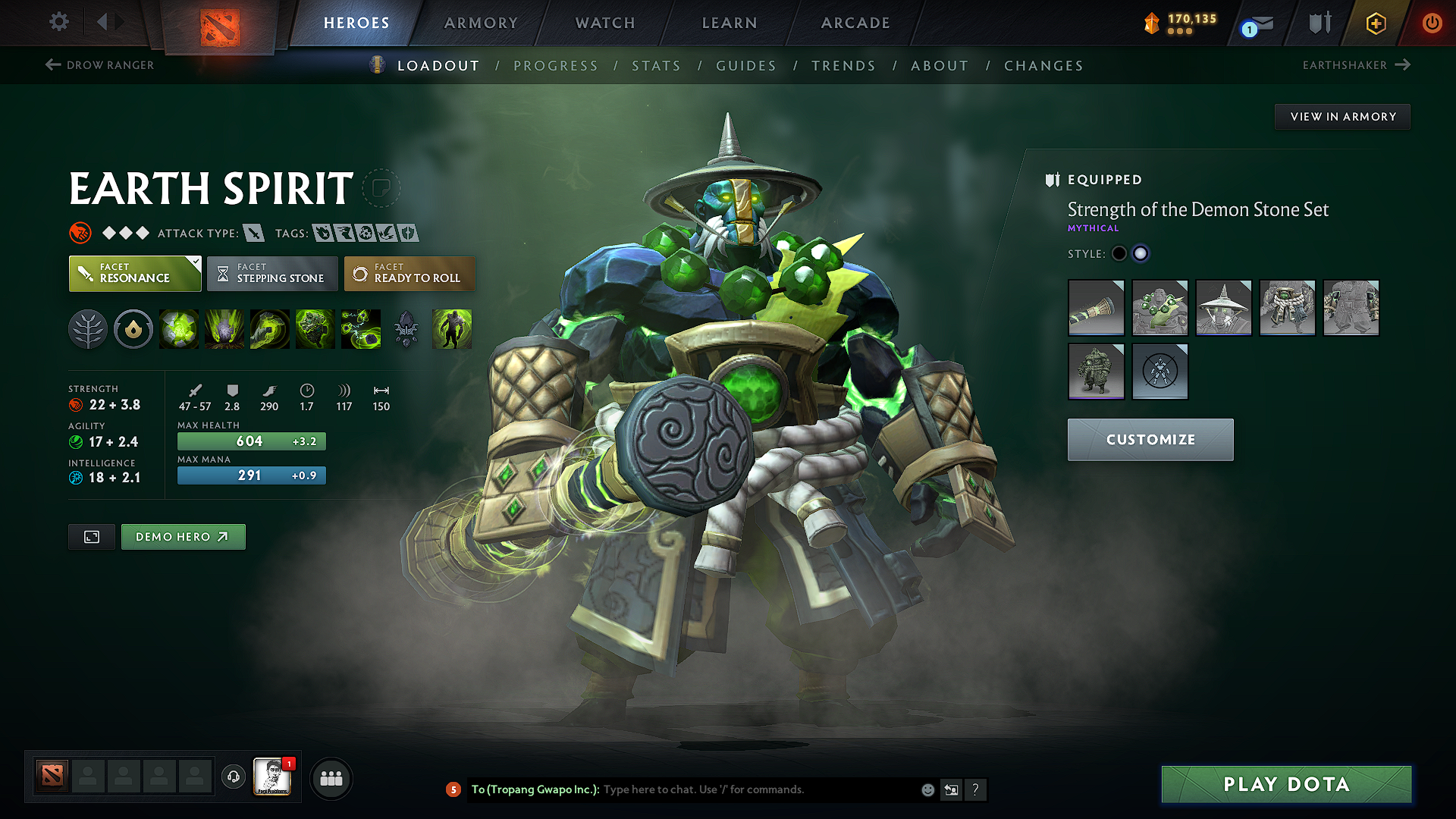Click the Dota Plus hexagon icon

point(1375,23)
